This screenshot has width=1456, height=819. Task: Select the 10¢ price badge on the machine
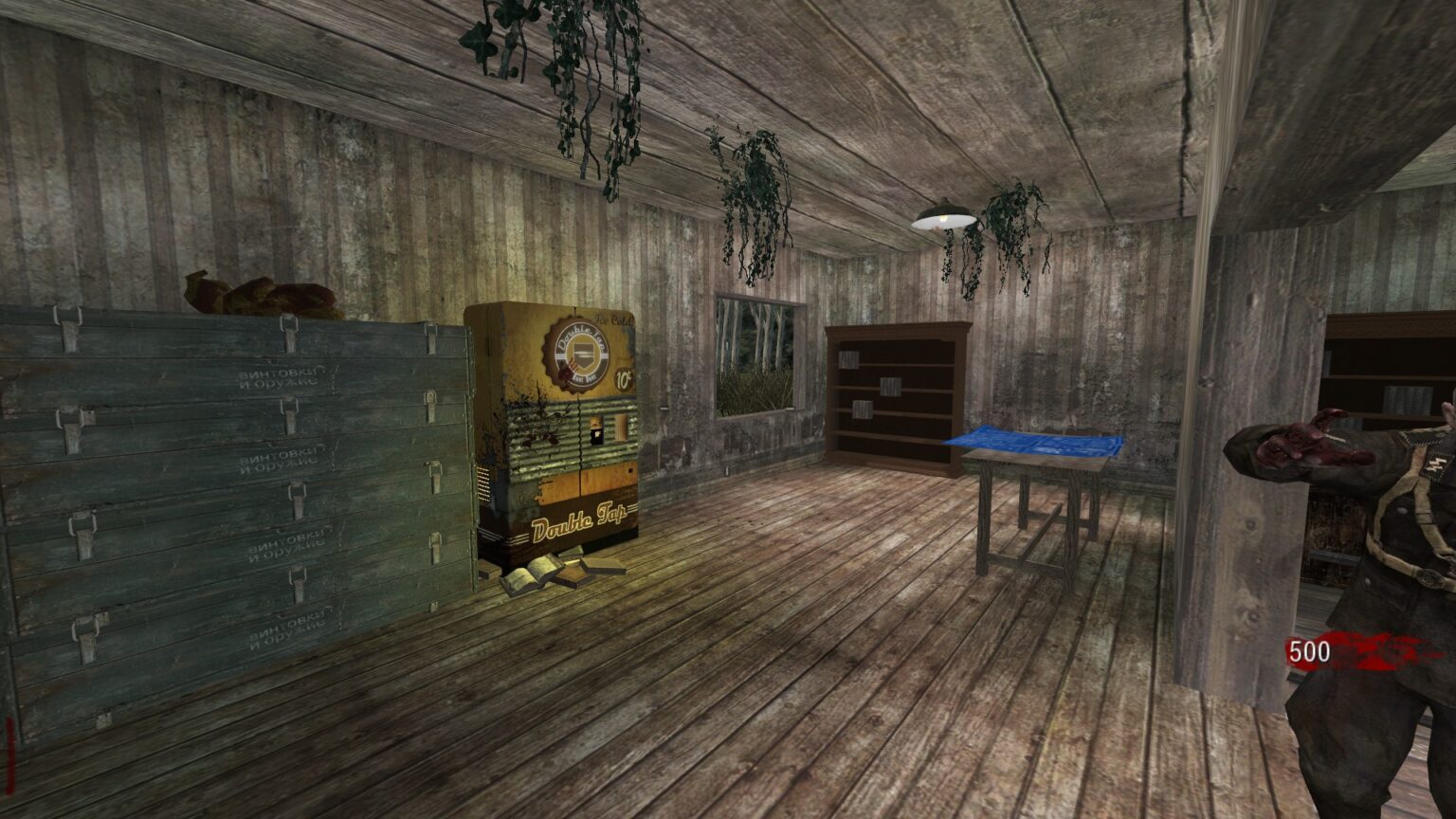[623, 377]
